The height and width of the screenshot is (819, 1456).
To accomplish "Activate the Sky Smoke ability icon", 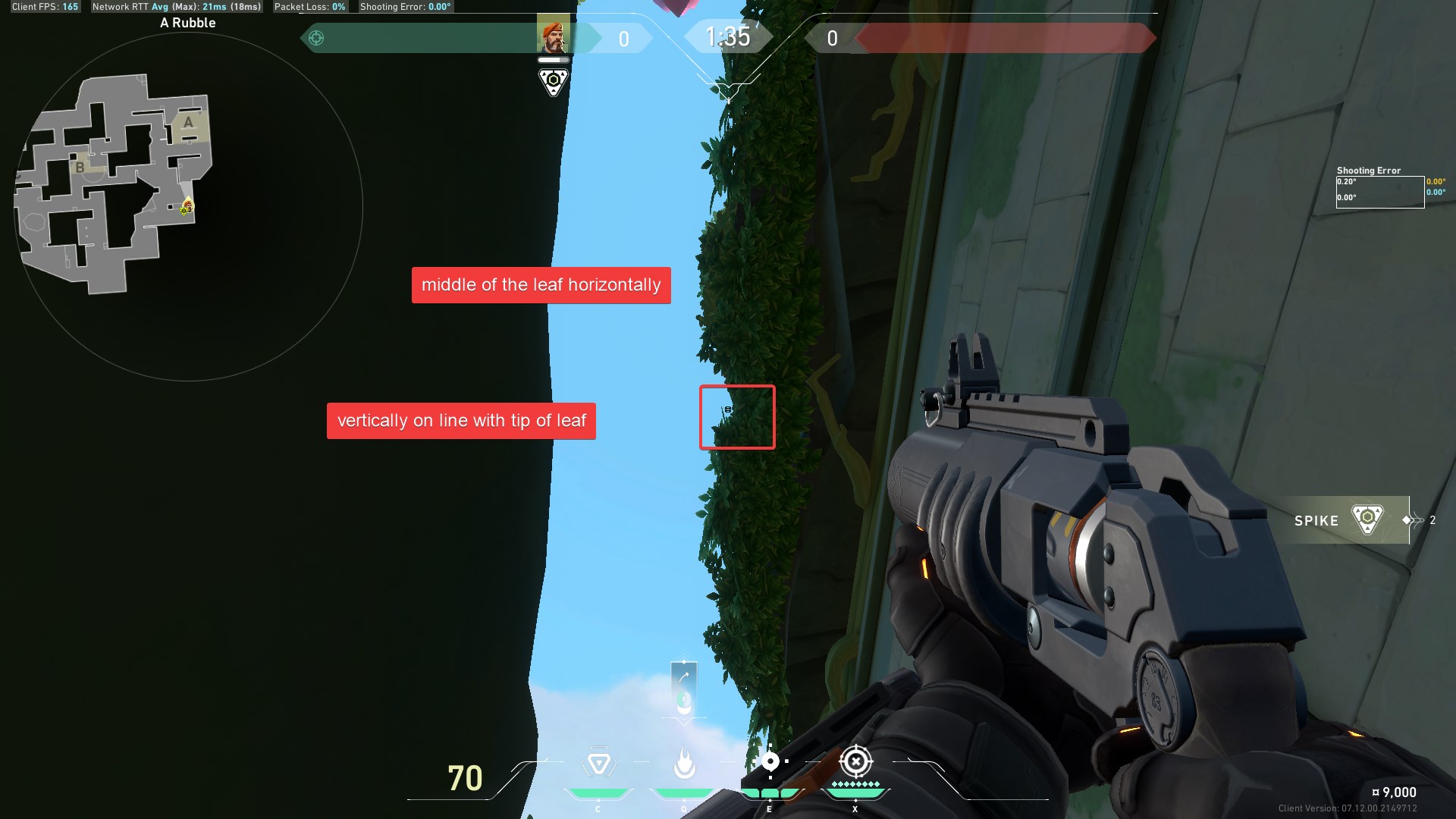I will click(x=770, y=761).
